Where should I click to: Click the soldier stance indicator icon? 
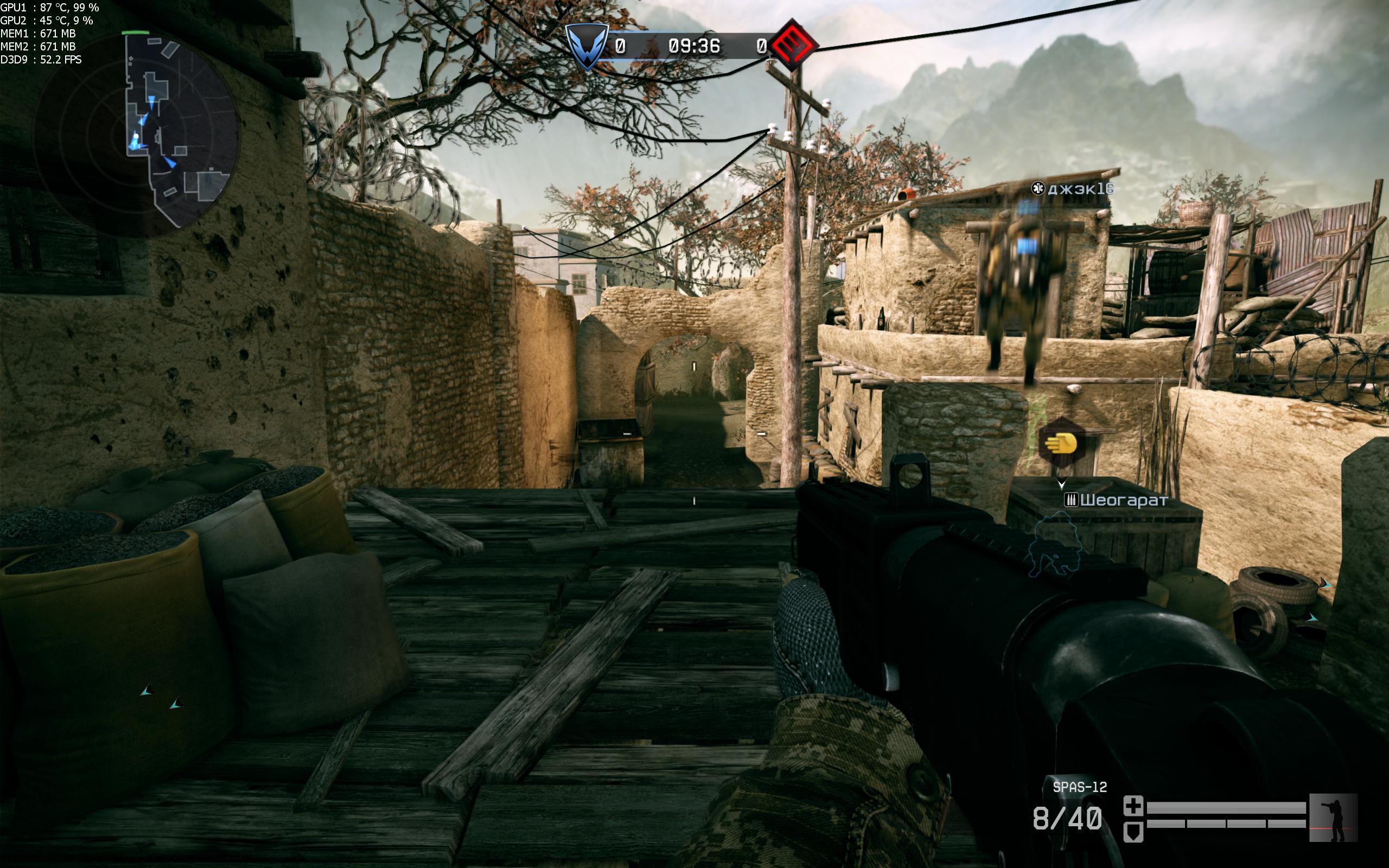pos(1333,818)
